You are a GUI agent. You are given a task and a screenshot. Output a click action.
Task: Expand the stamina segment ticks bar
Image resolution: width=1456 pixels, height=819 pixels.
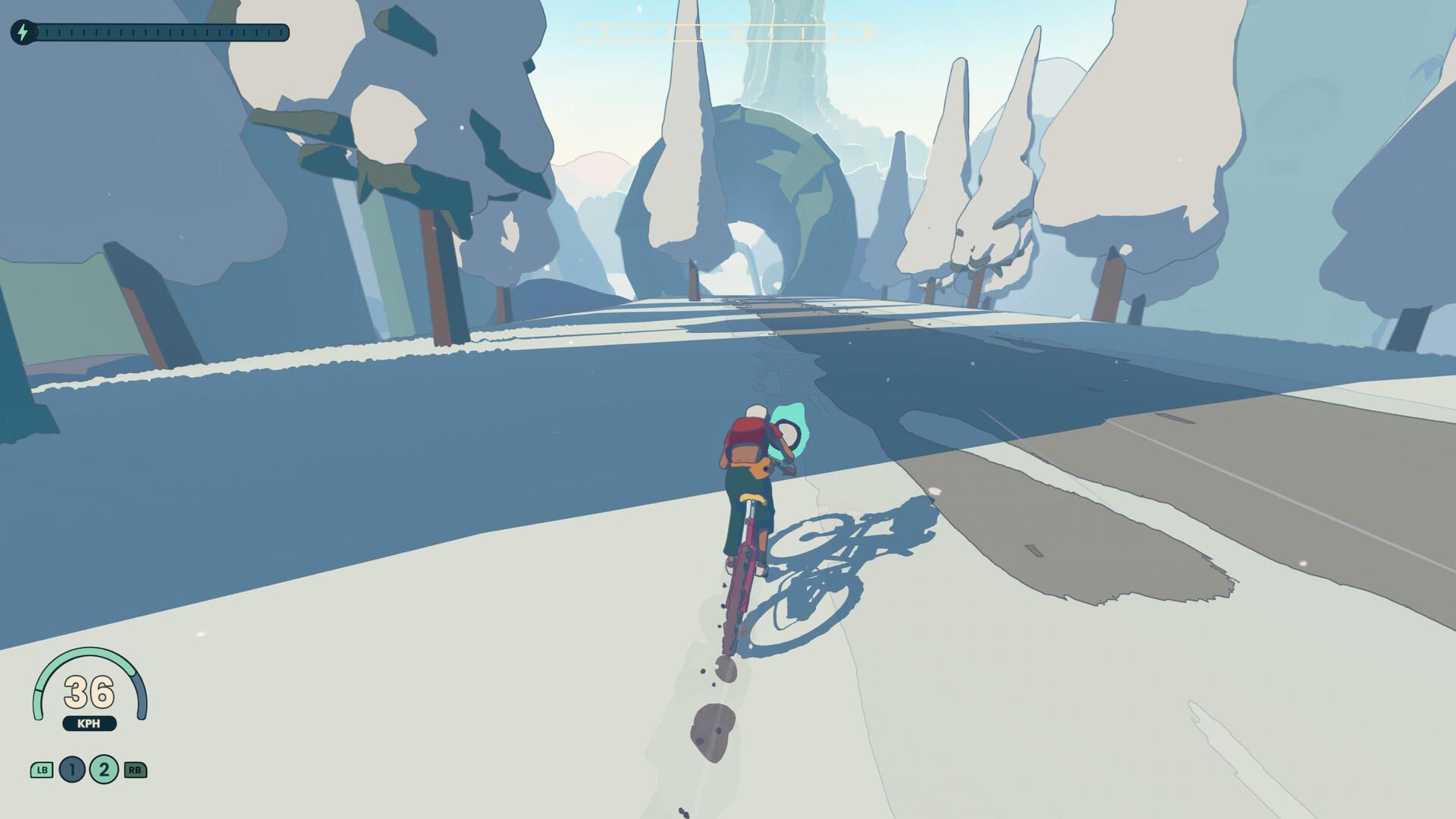[163, 30]
